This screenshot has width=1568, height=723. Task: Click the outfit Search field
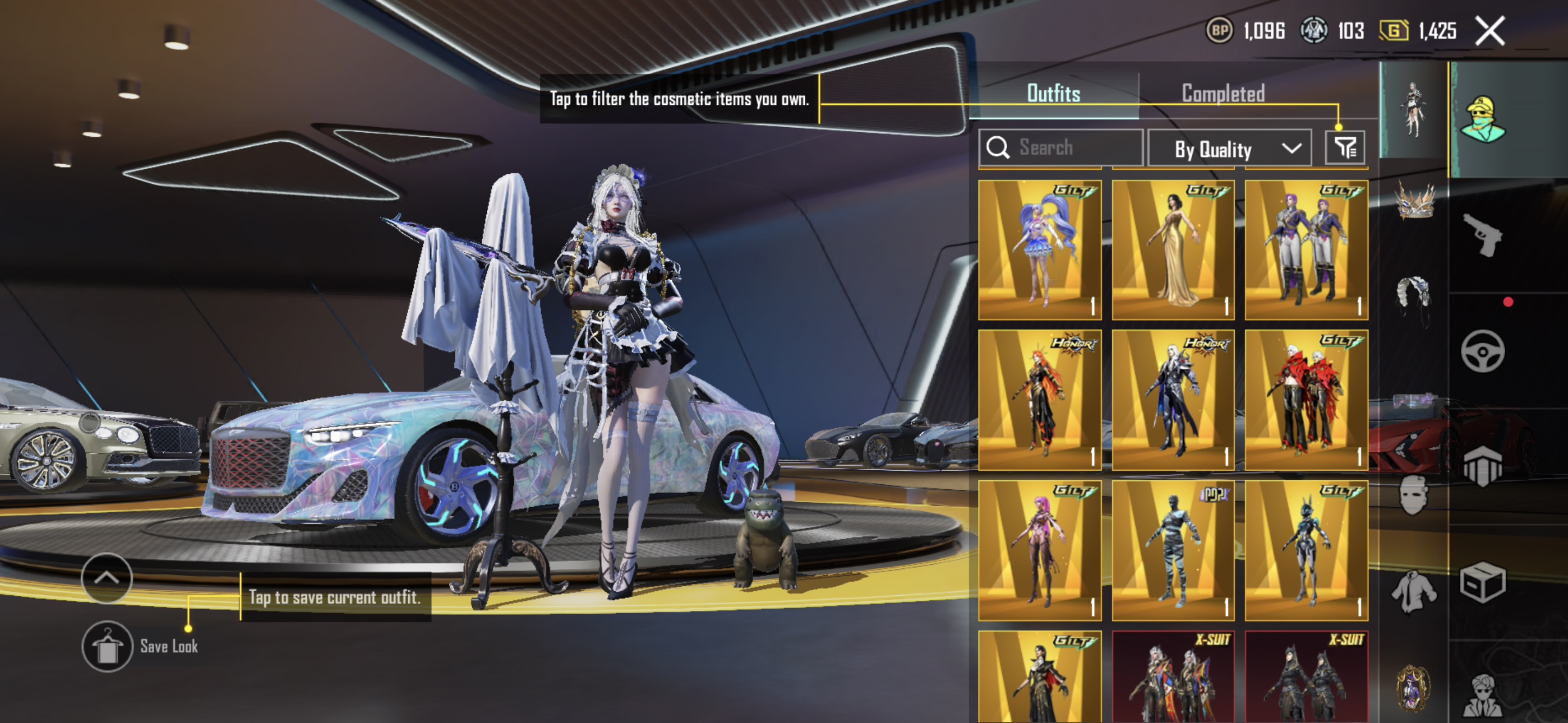point(1061,147)
